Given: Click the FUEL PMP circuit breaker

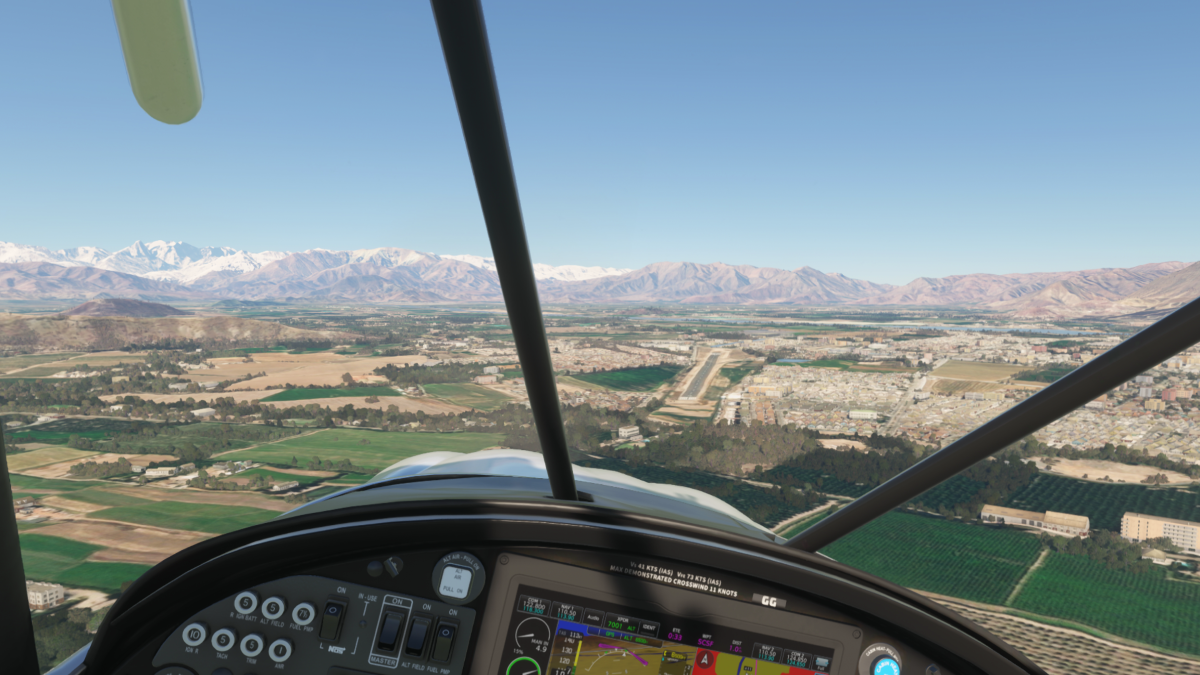Looking at the screenshot, I should tap(303, 614).
